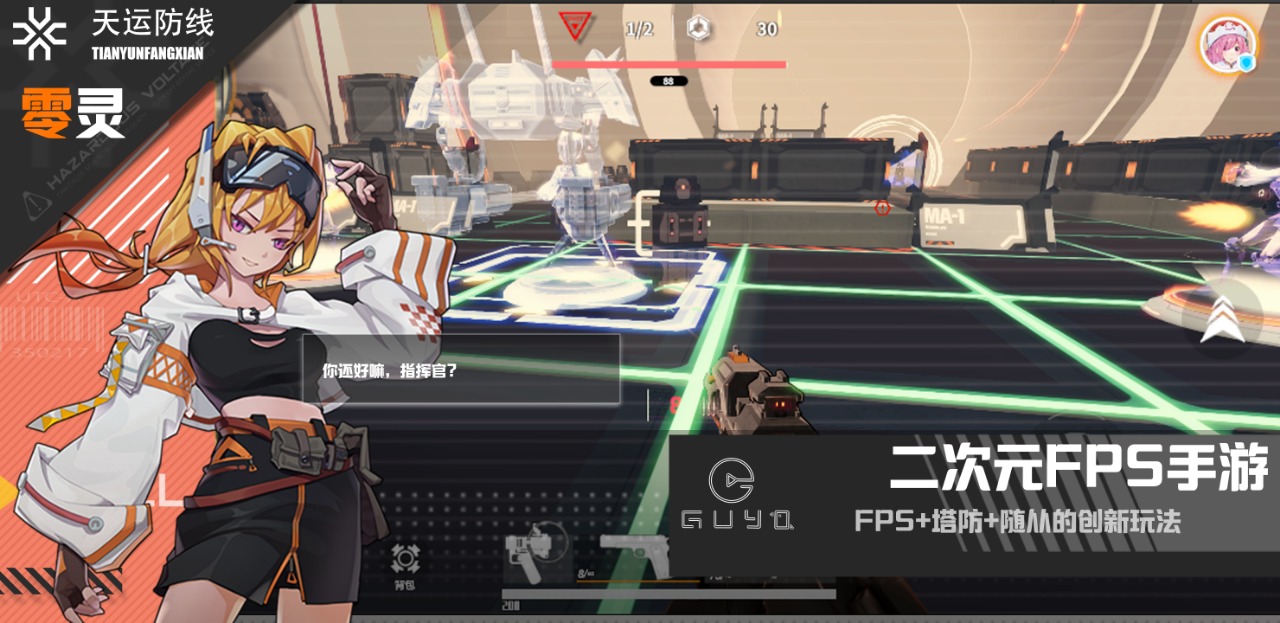Click the 你还好嘛，指挥官 dialogue box
The width and height of the screenshot is (1280, 623).
pos(461,369)
